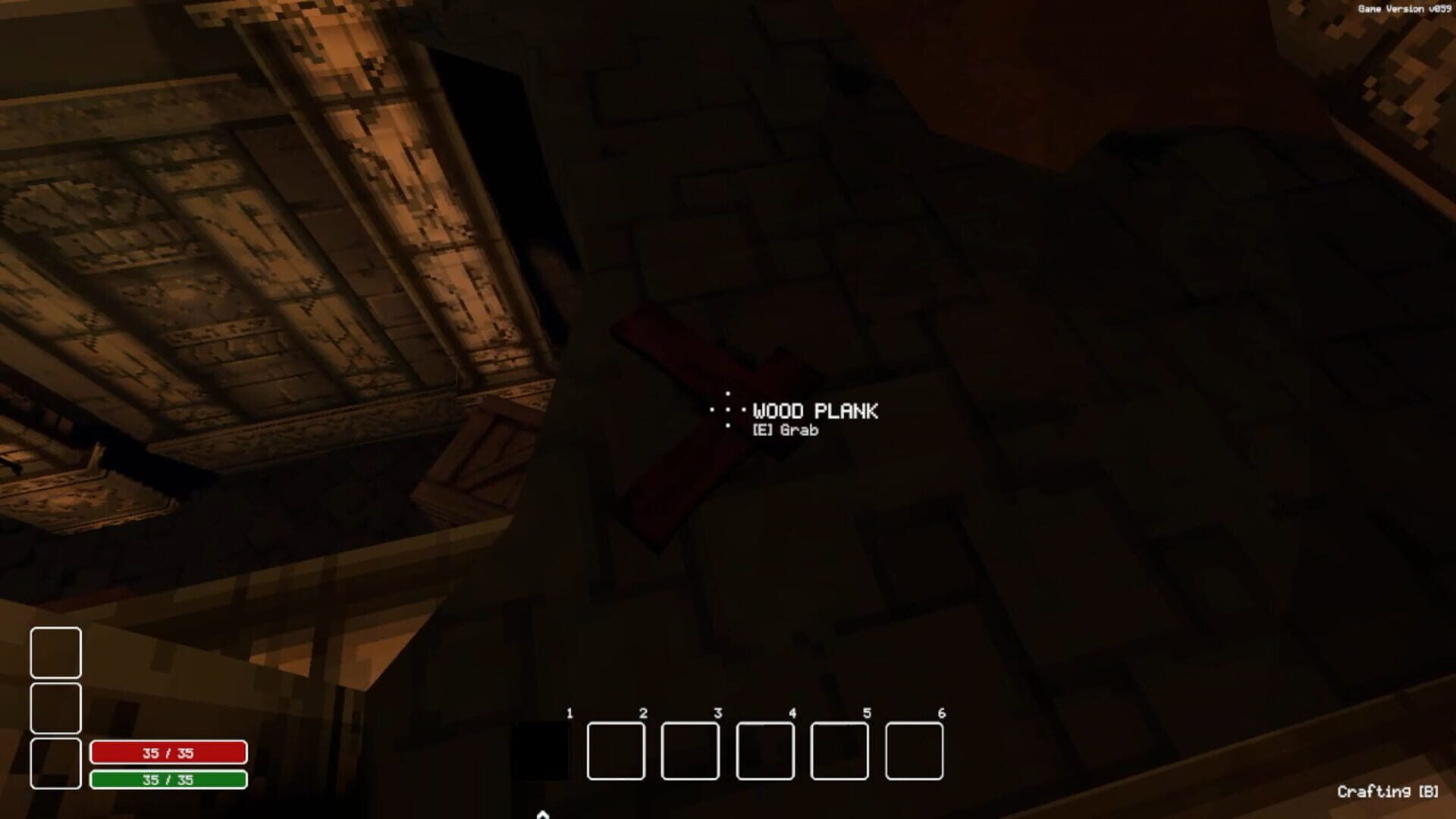Click the red health bar showing 35 / 35
This screenshot has height=819, width=1456.
pos(168,752)
